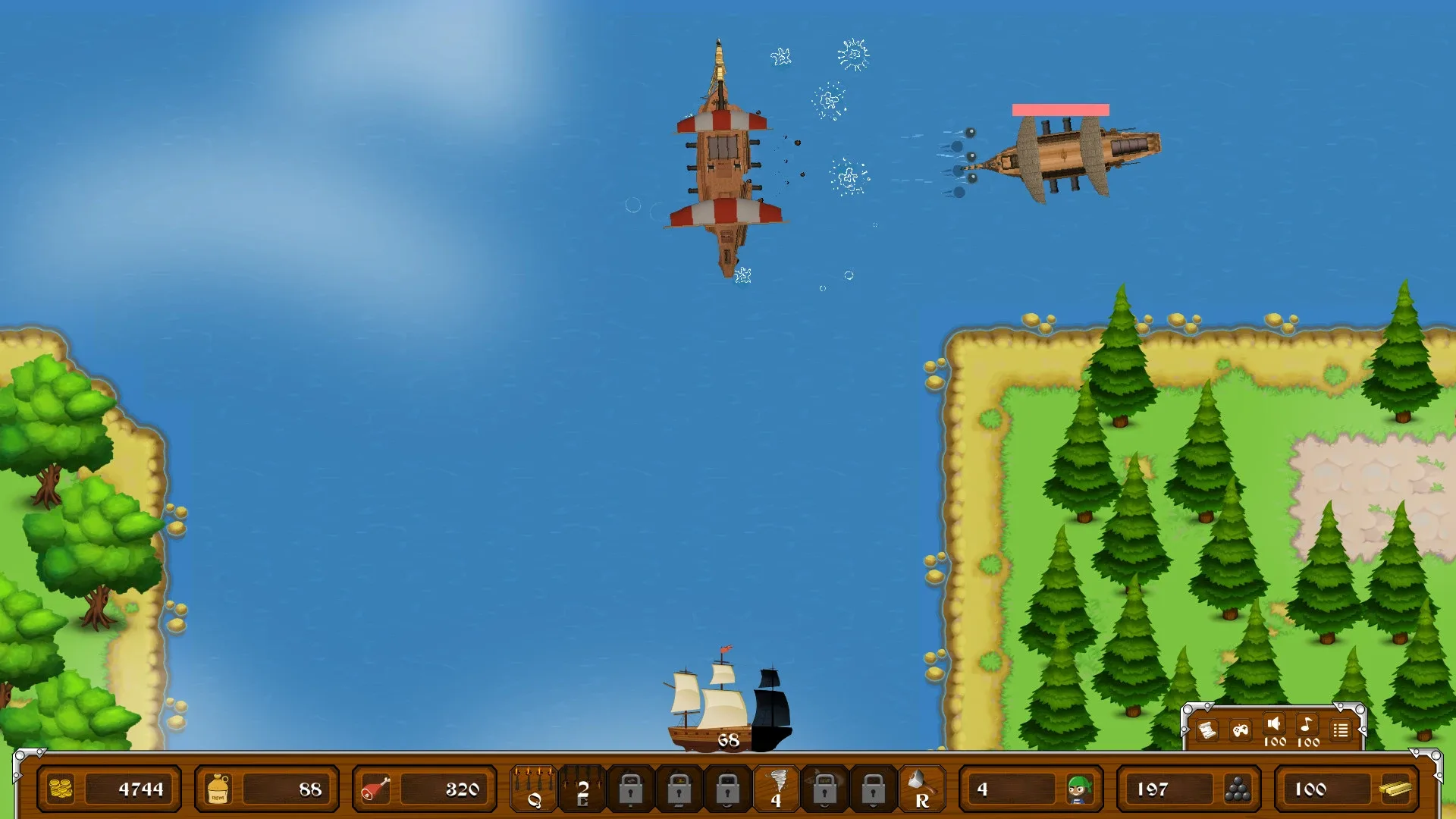Open the list menu in settings panel
The width and height of the screenshot is (1456, 819).
(x=1339, y=730)
